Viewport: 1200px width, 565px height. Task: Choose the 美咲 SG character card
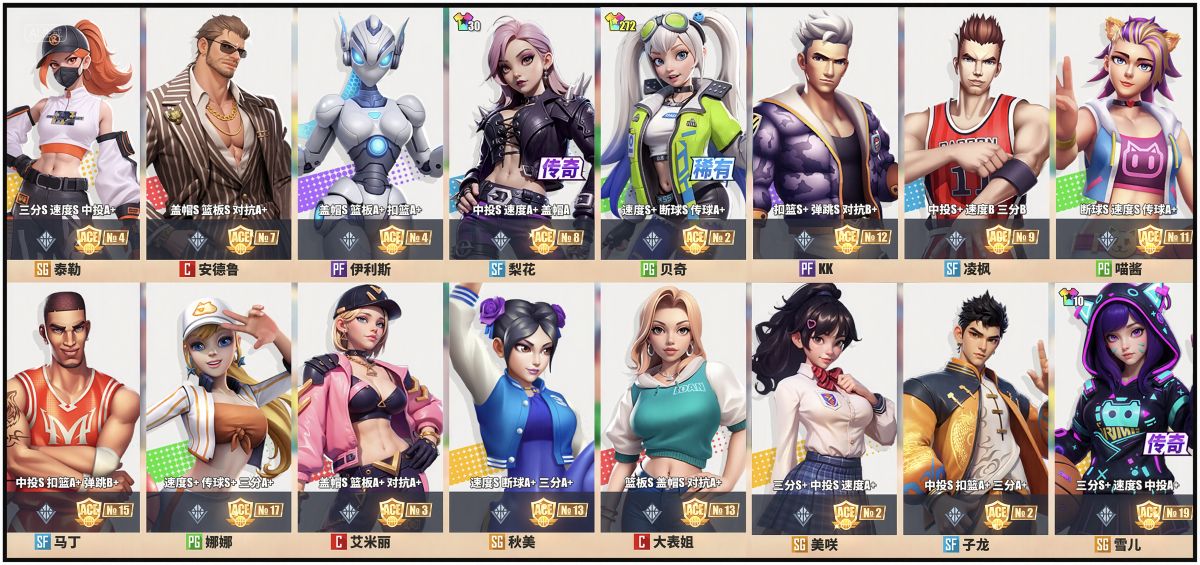click(x=823, y=410)
